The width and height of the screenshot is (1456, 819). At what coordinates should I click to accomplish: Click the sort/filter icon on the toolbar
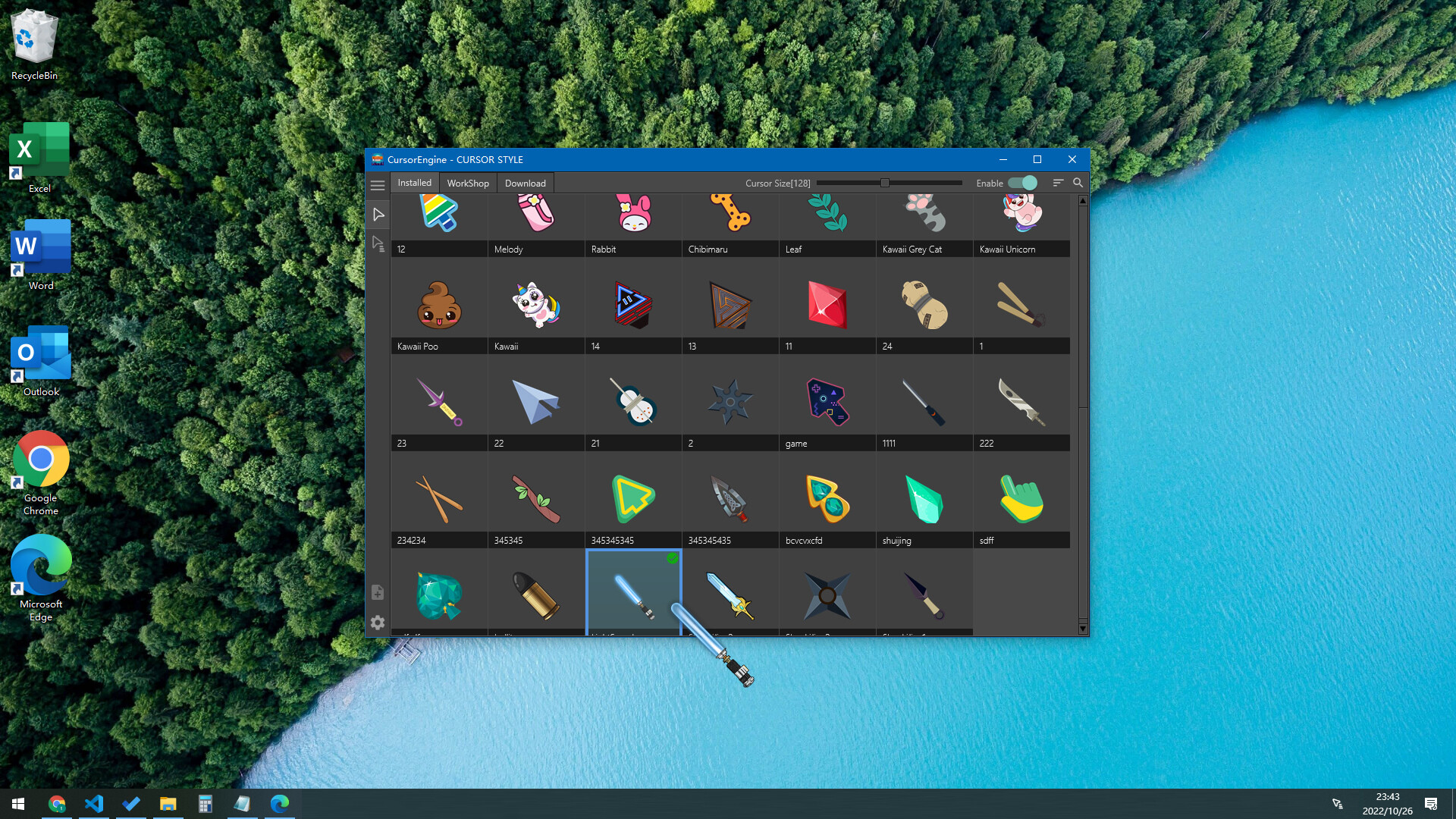1059,183
